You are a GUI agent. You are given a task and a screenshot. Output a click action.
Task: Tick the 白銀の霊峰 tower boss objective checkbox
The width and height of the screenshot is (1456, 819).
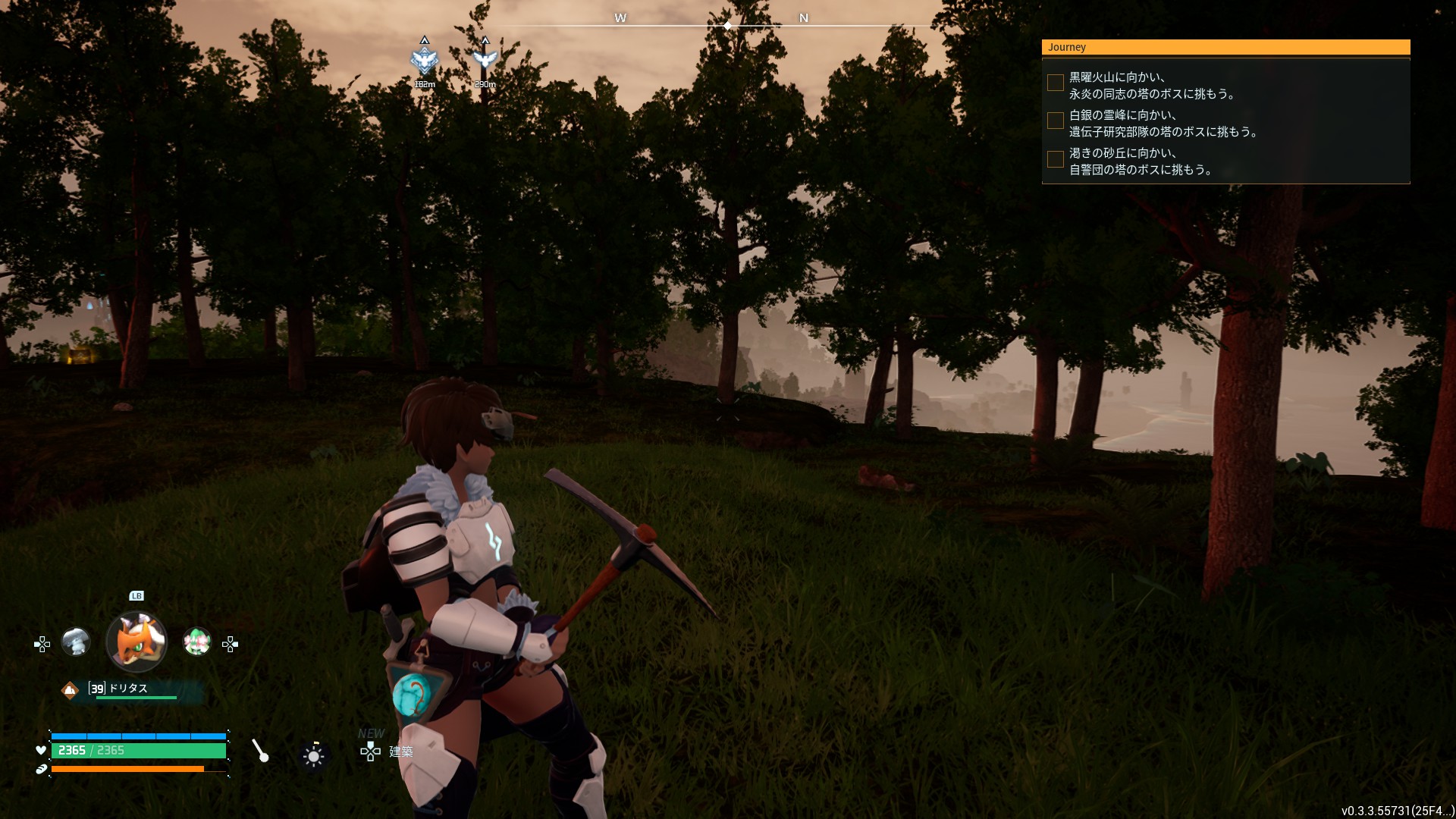pyautogui.click(x=1055, y=121)
